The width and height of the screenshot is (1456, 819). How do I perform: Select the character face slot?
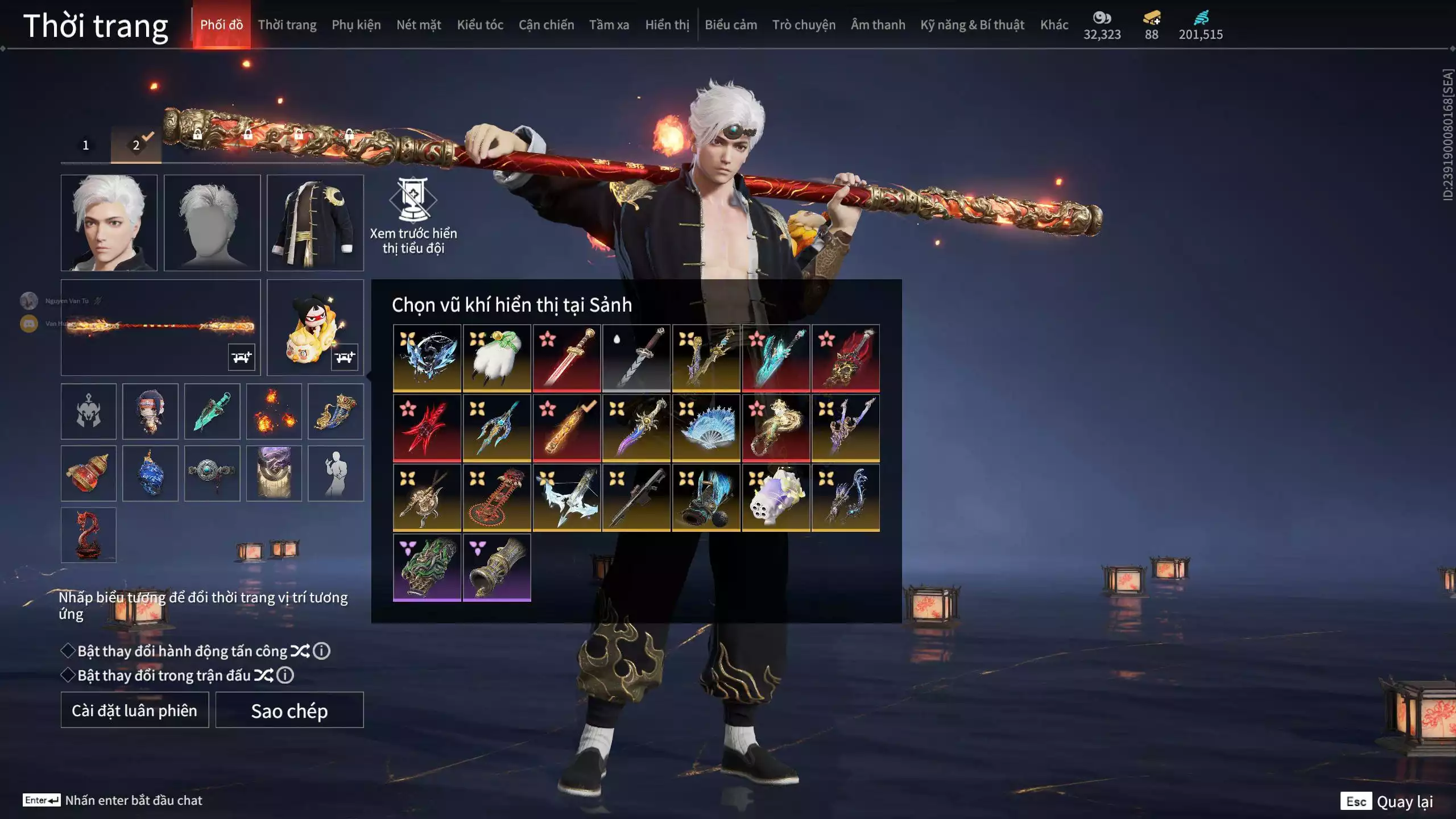(109, 222)
